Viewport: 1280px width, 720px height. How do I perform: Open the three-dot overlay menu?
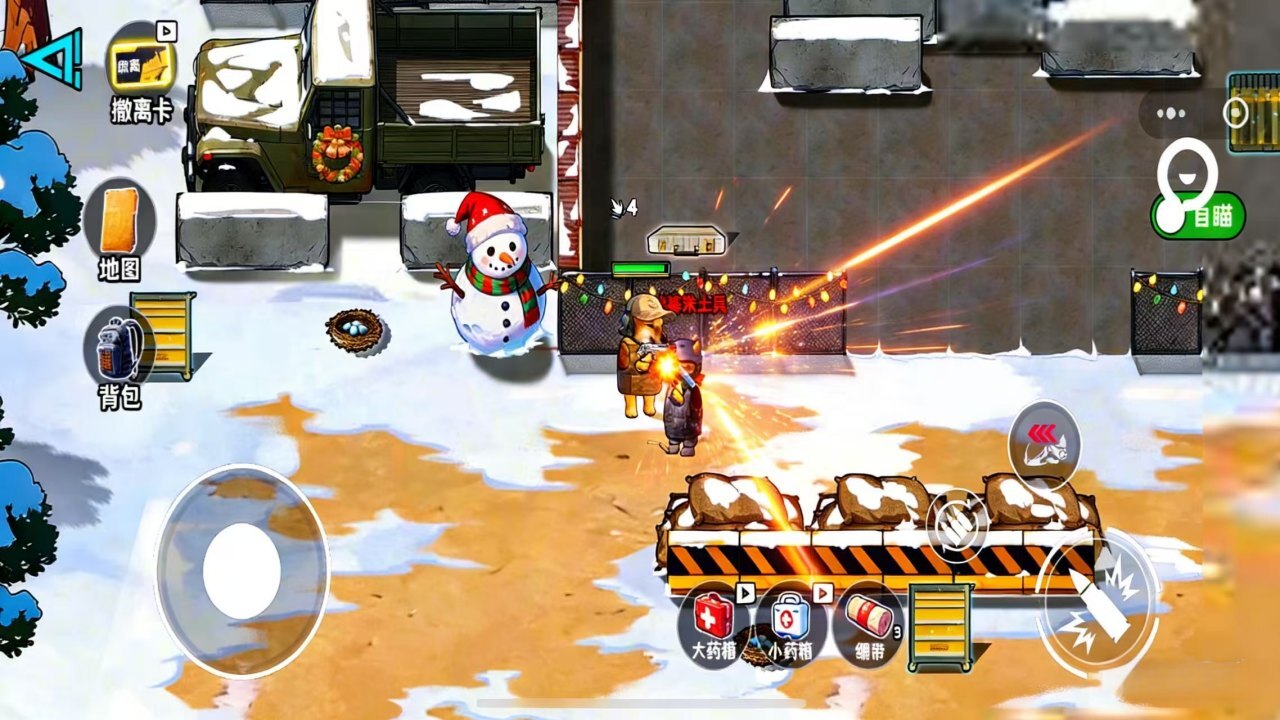(1171, 113)
